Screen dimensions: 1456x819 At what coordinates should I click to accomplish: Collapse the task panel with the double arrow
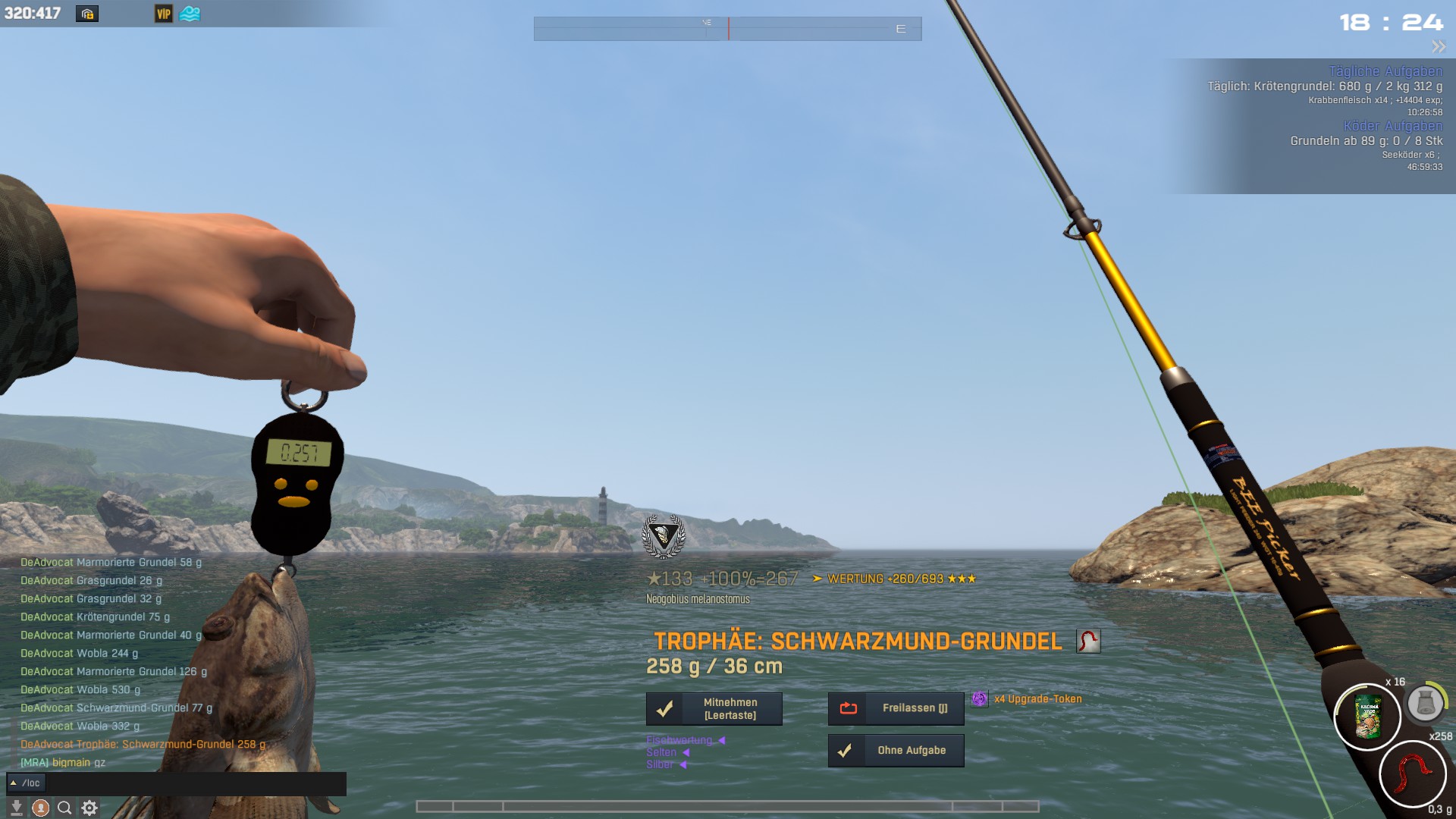click(x=1438, y=47)
